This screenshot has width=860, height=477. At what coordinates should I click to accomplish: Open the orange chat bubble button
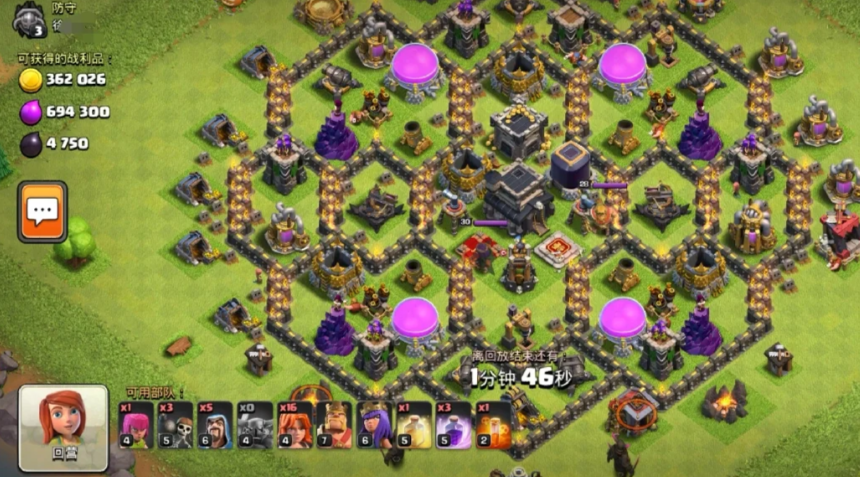(42, 212)
